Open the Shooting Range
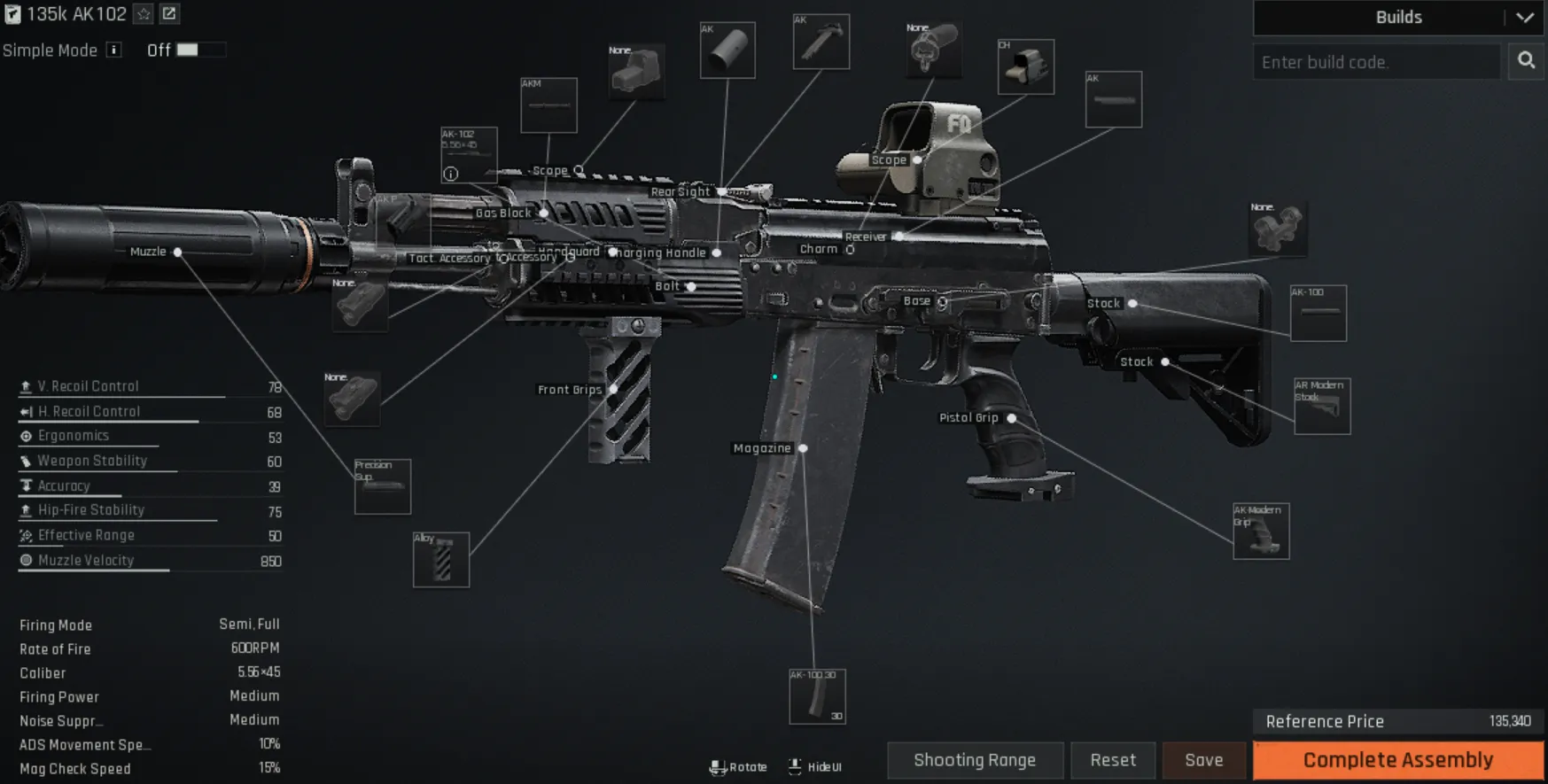1548x784 pixels. [x=975, y=760]
